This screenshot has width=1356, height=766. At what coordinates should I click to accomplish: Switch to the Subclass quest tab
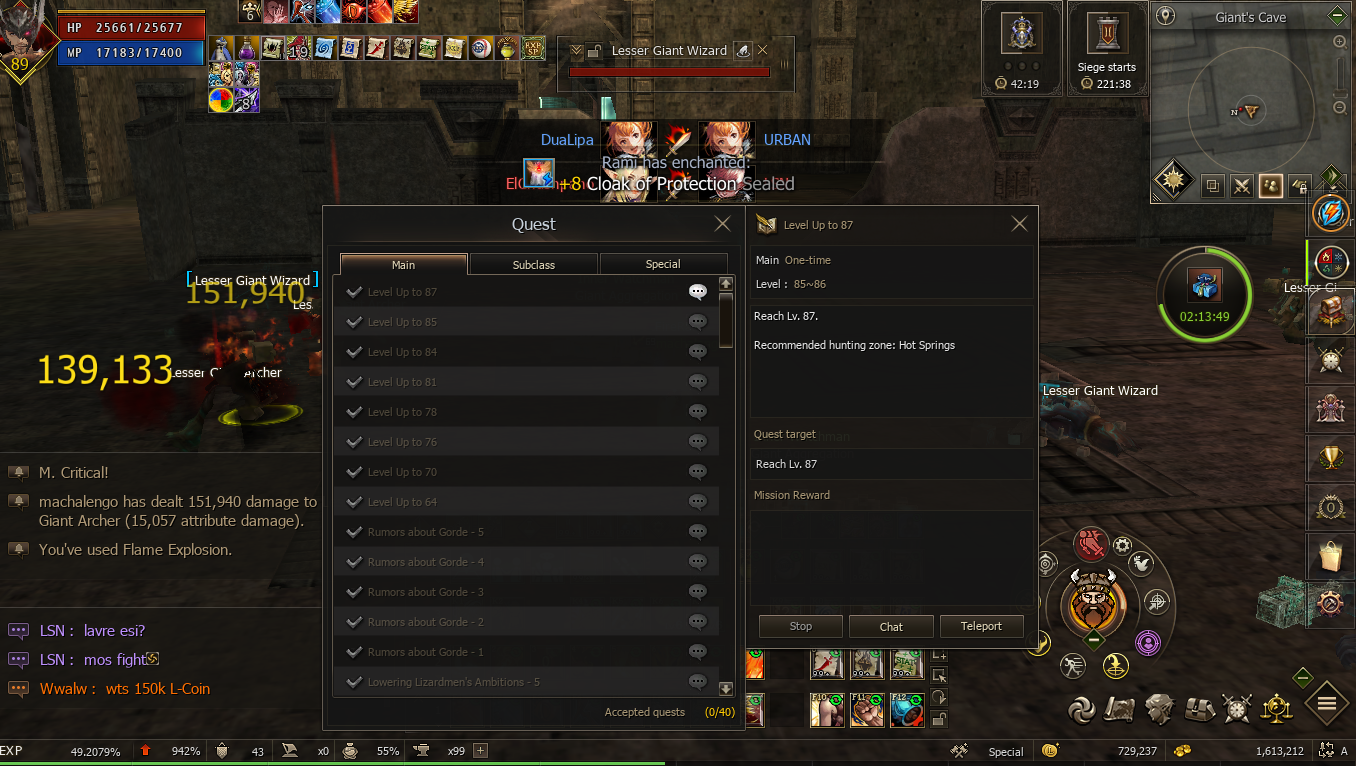[x=534, y=264]
